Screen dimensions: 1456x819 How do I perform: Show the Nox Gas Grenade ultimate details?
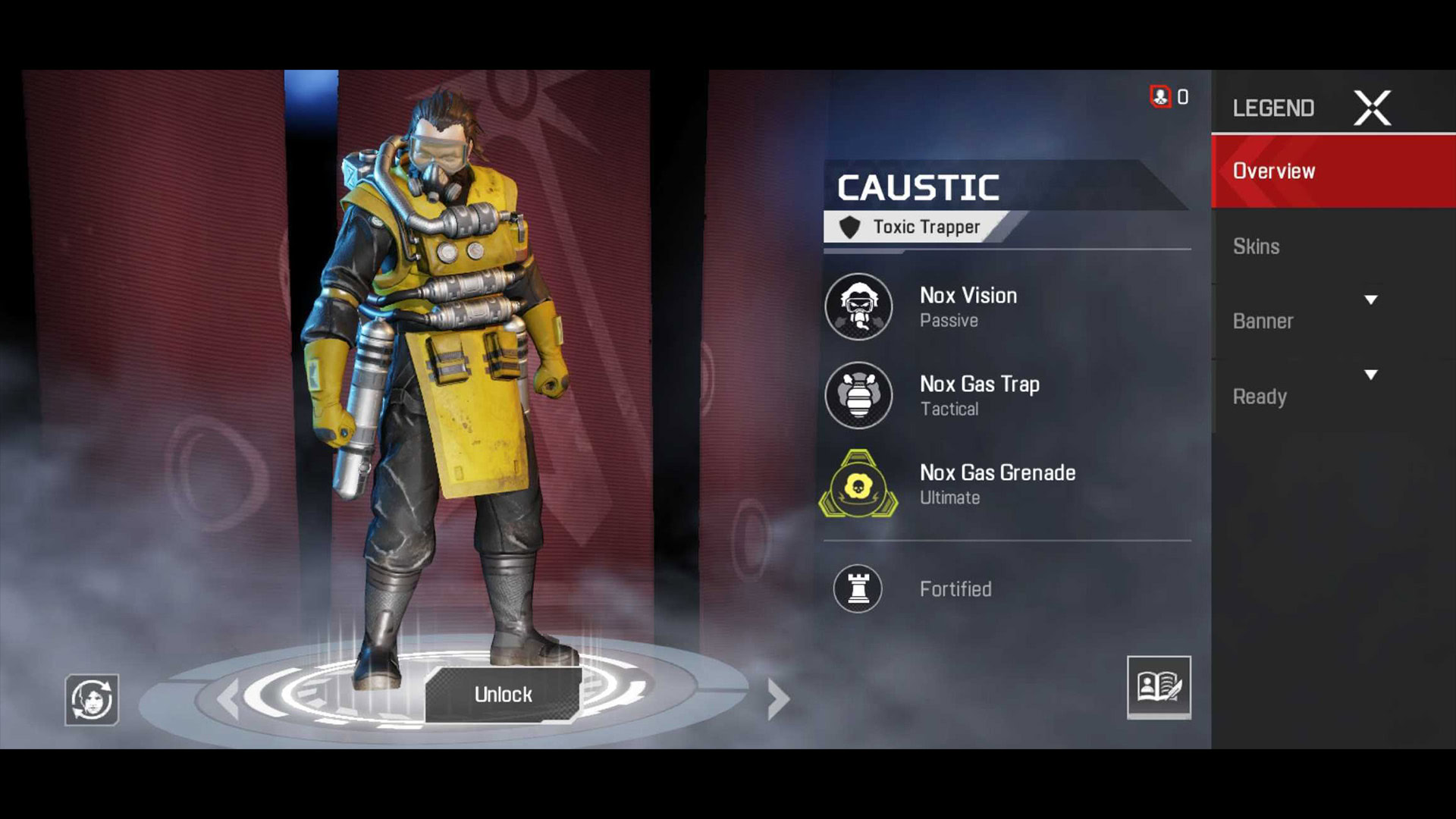click(x=859, y=485)
